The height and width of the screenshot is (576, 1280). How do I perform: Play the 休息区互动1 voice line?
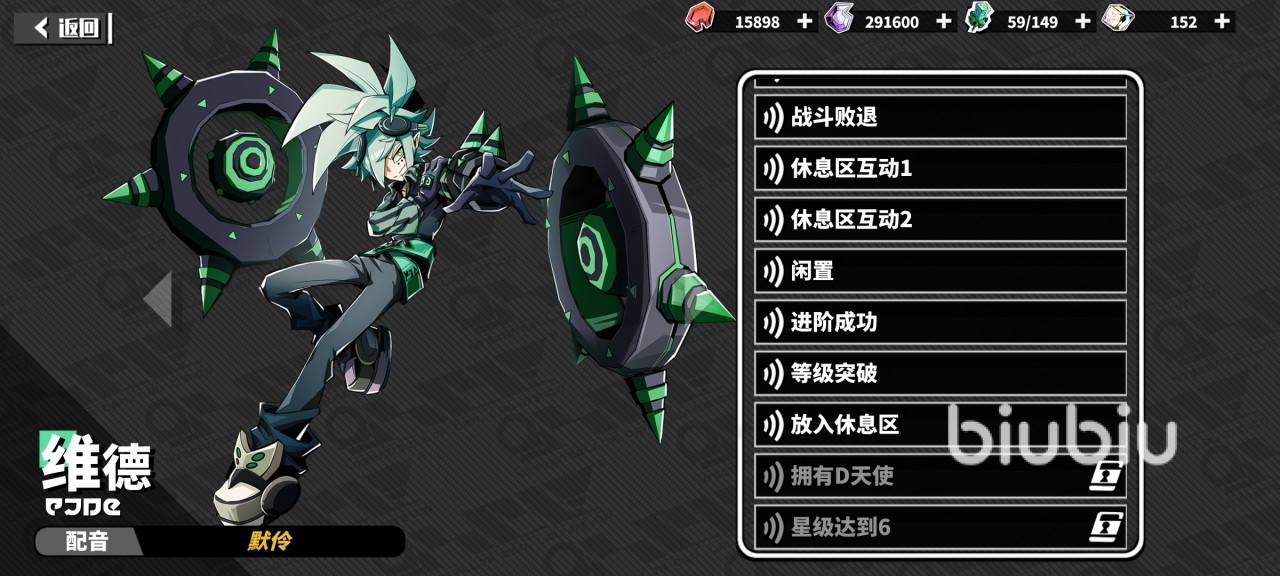(x=940, y=168)
